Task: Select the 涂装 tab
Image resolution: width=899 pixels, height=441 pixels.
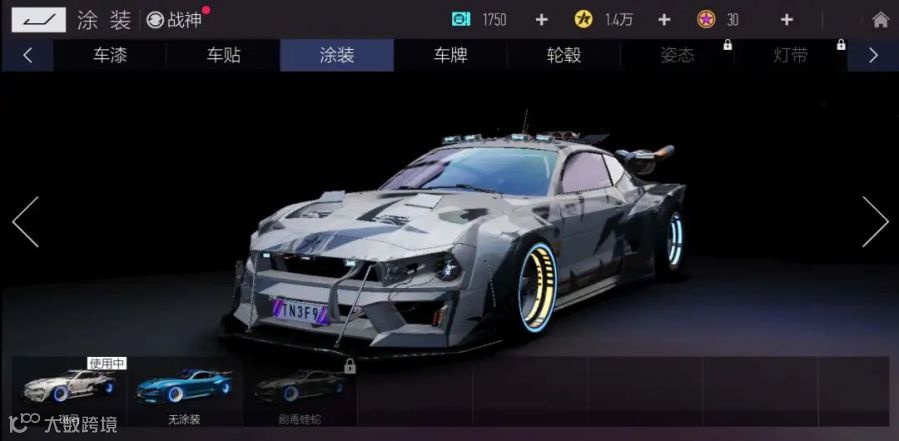Action: pyautogui.click(x=337, y=56)
